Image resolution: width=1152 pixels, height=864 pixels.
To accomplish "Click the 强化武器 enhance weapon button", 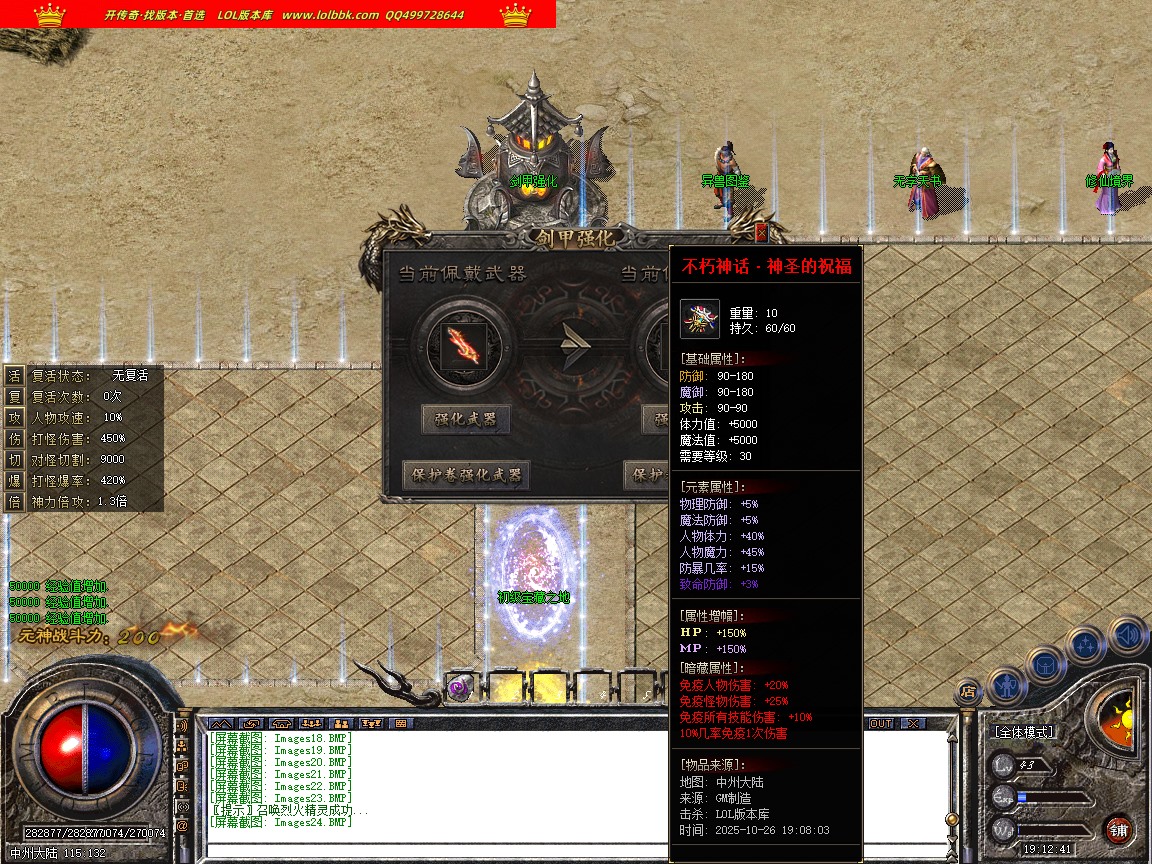I will [x=466, y=420].
